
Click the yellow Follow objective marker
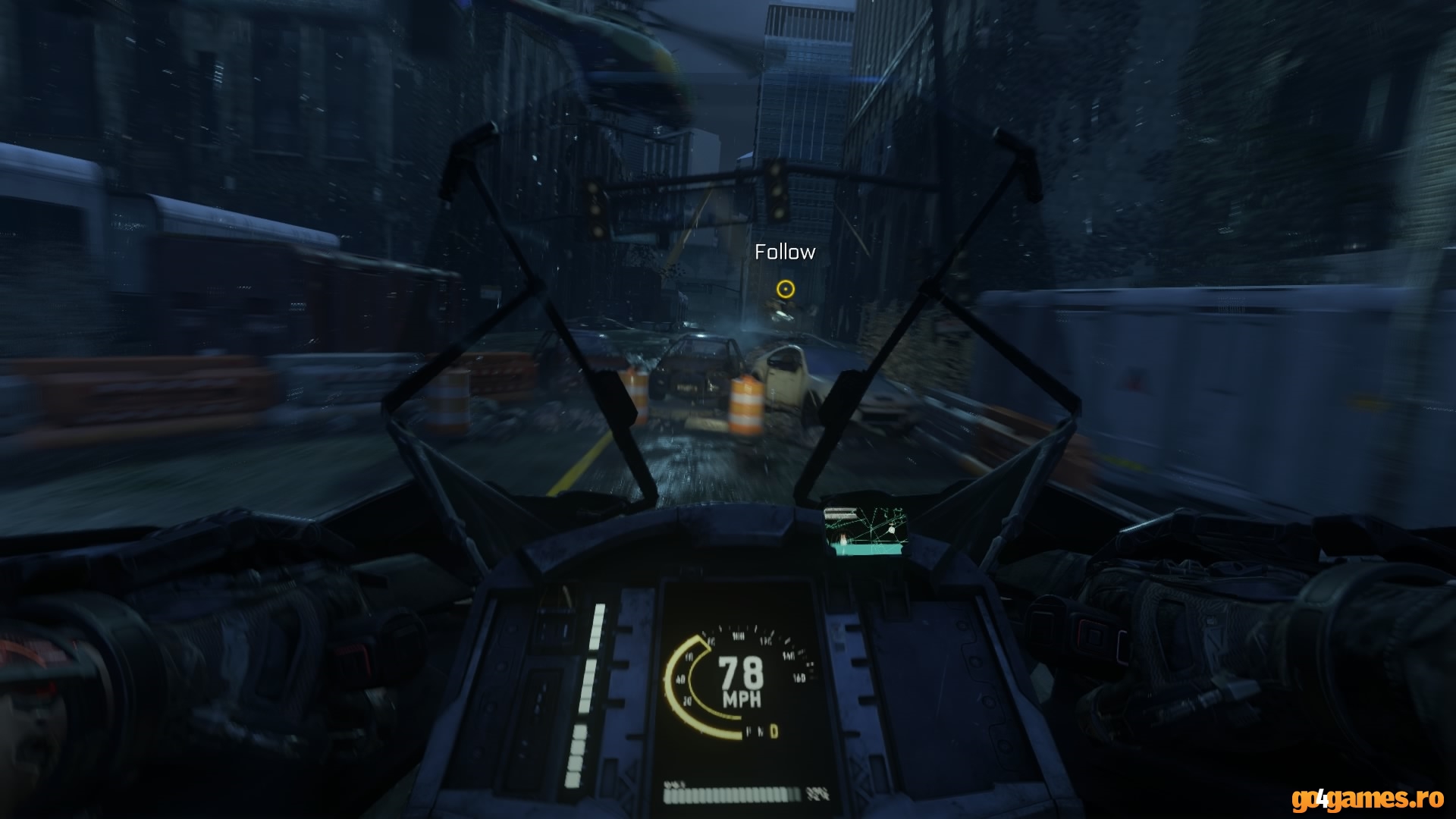point(785,288)
